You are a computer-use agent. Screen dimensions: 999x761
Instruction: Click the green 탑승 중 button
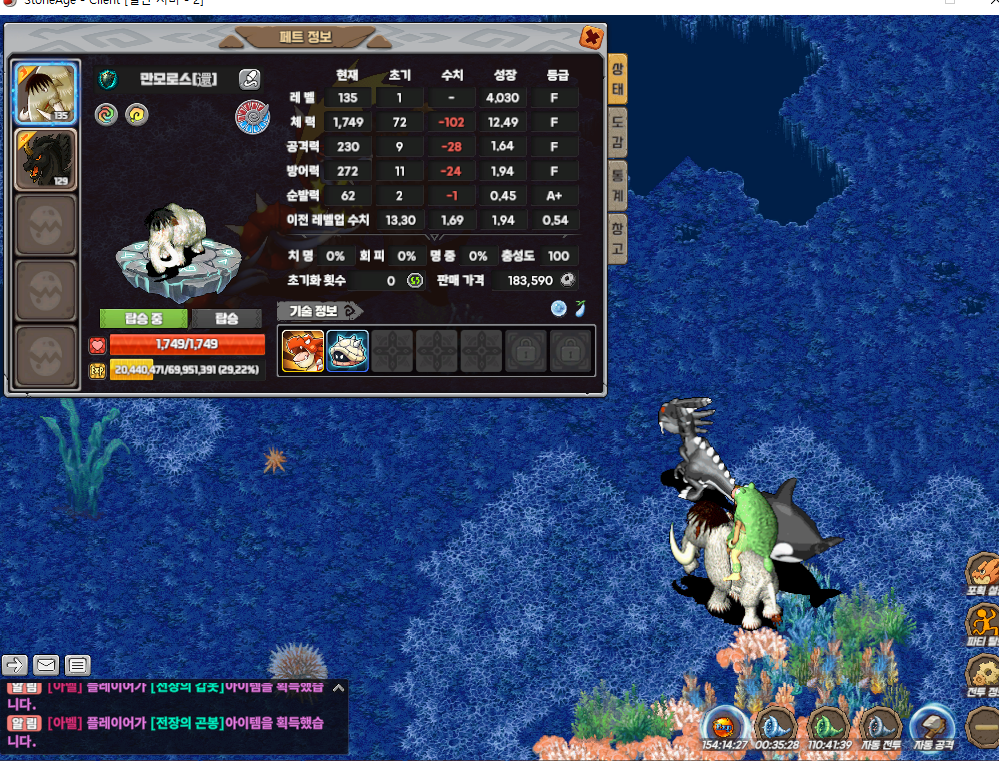144,319
